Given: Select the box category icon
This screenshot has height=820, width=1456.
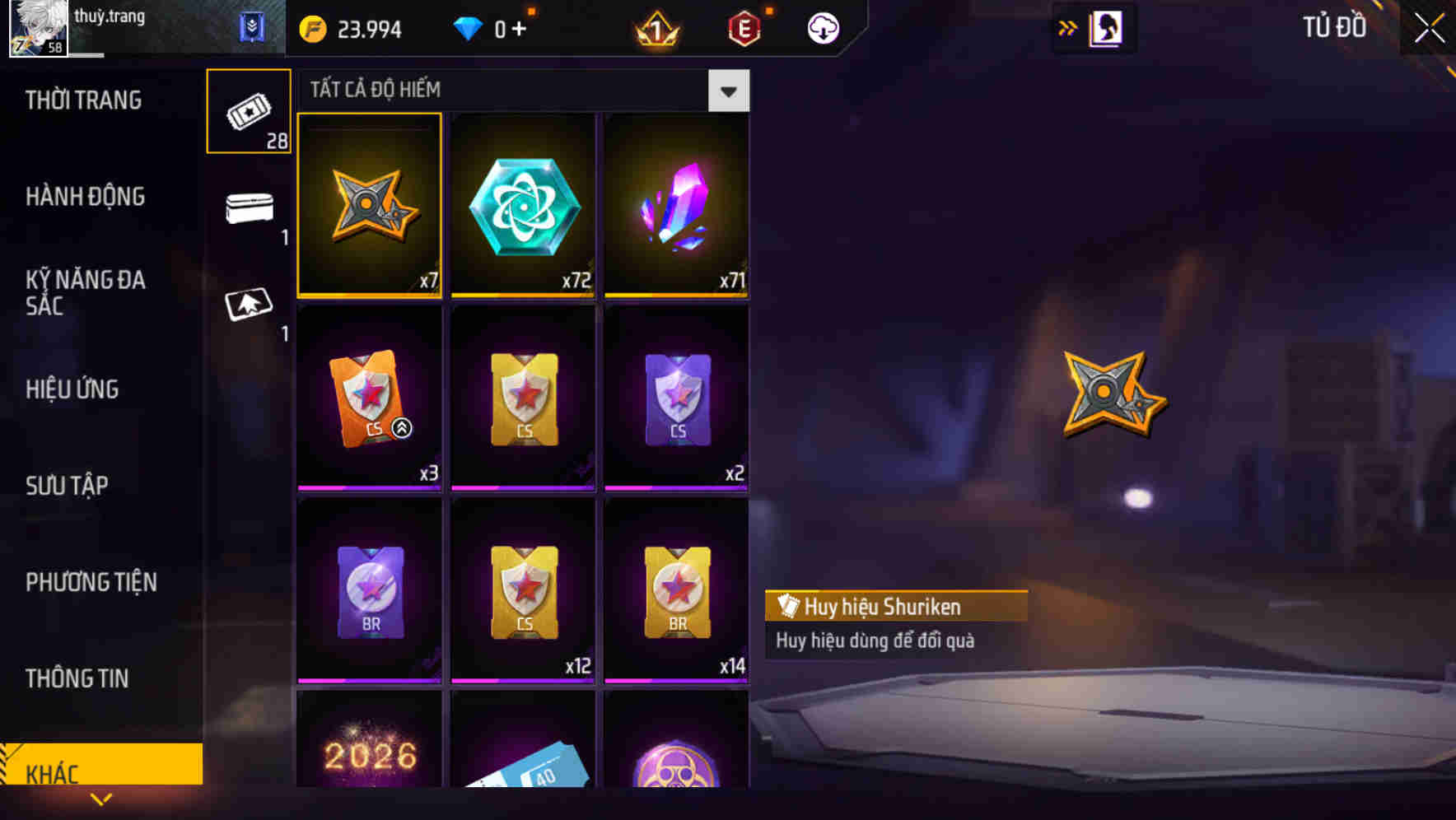Looking at the screenshot, I should click(249, 207).
